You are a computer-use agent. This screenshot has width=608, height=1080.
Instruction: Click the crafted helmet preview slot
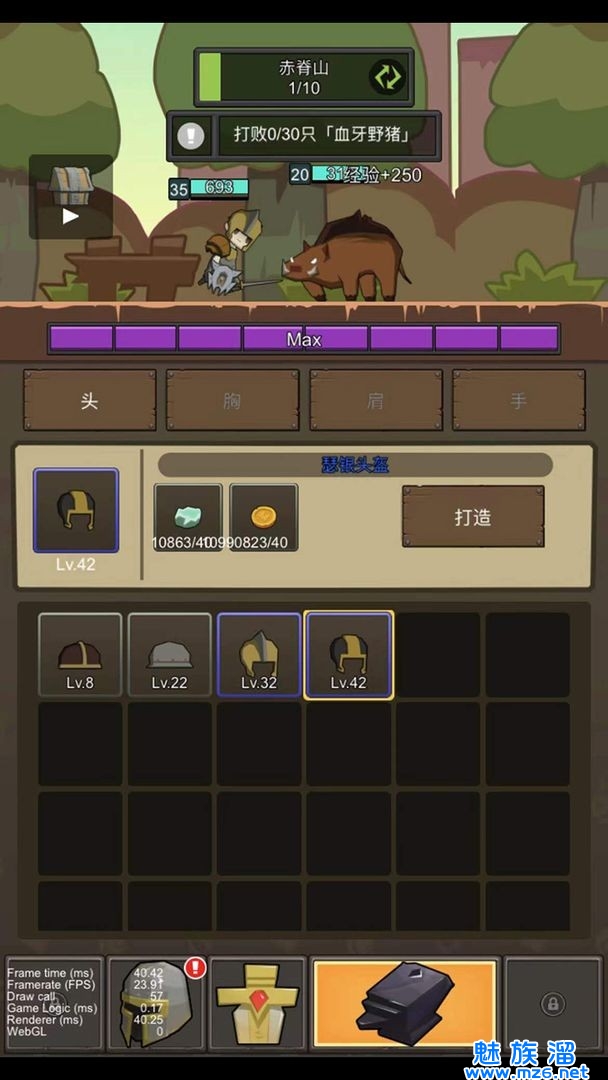76,511
